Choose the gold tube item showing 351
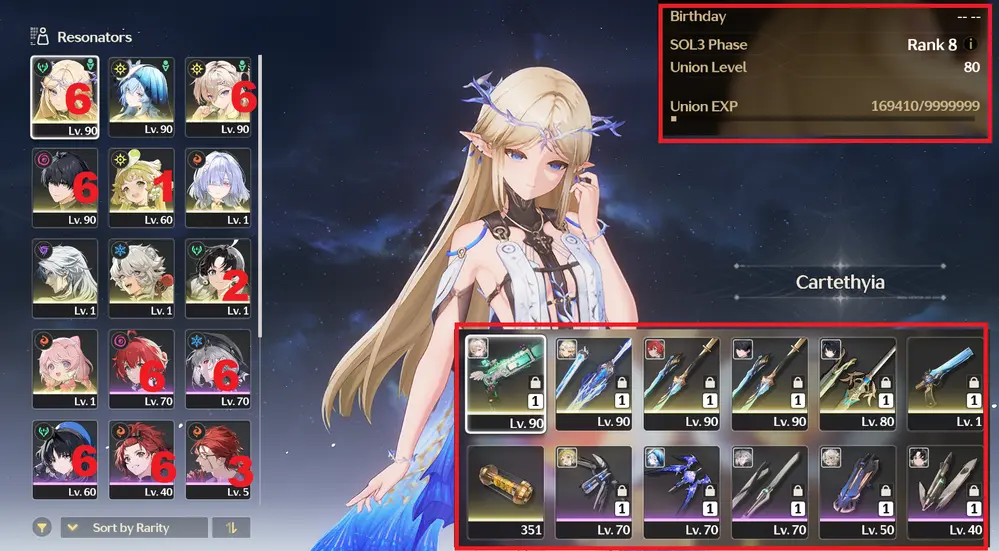The height and width of the screenshot is (551, 999). click(x=506, y=491)
